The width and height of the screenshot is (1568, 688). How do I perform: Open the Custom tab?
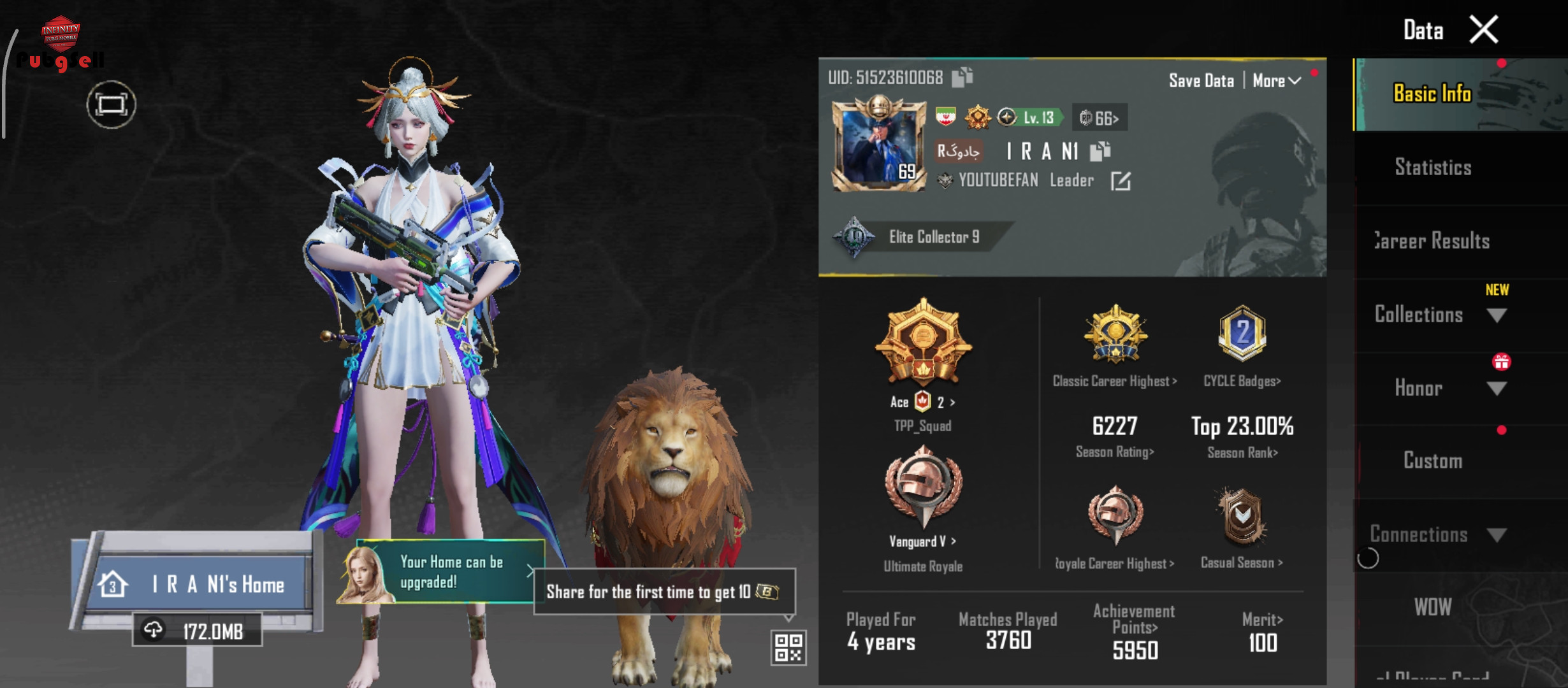[1432, 461]
